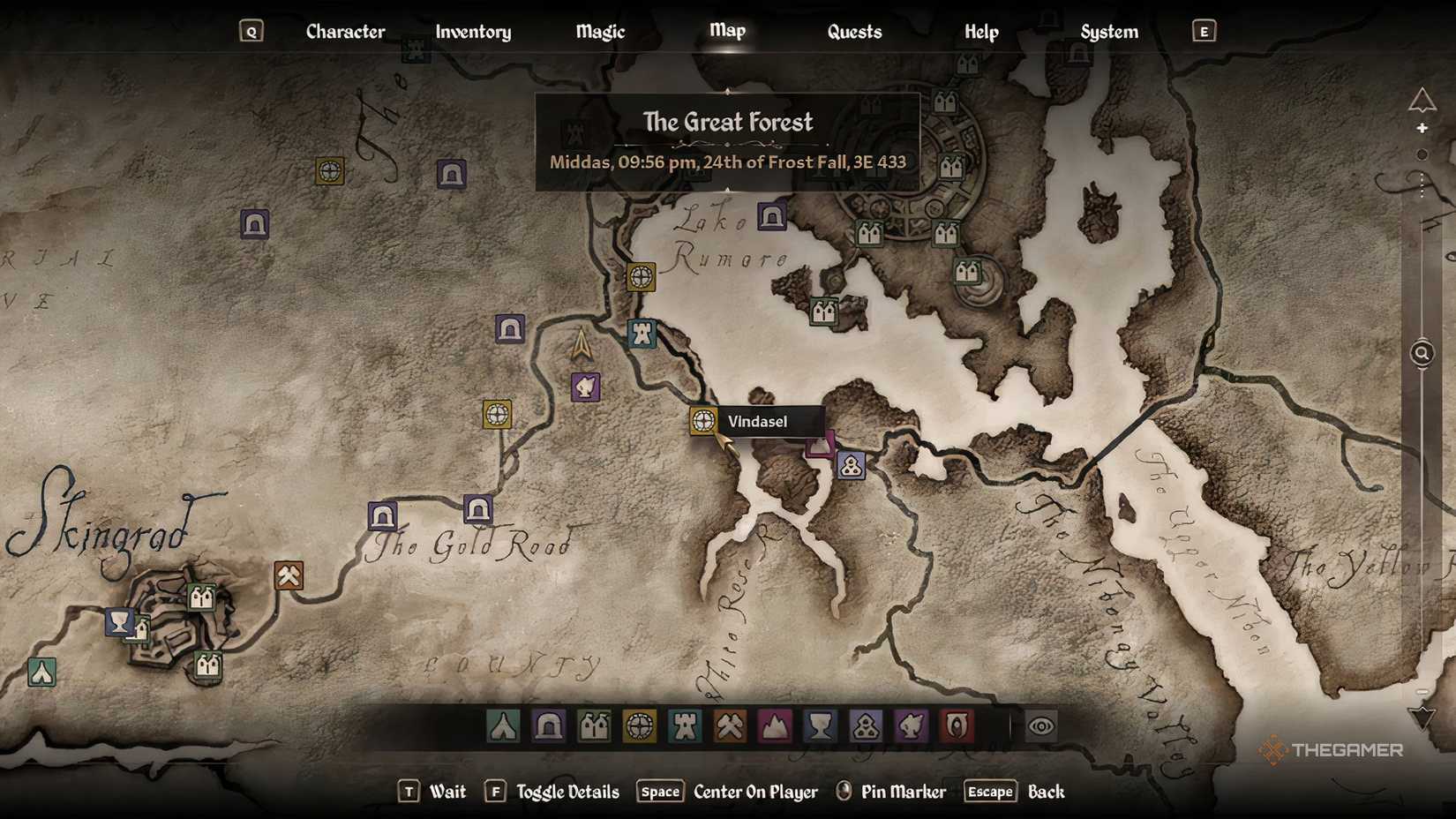Open the Map menu tab
This screenshot has height=819, width=1456.
point(726,30)
